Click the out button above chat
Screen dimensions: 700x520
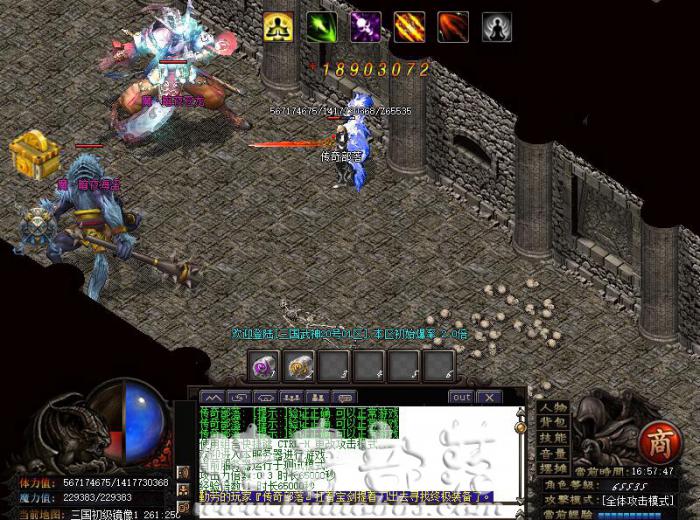click(x=460, y=397)
